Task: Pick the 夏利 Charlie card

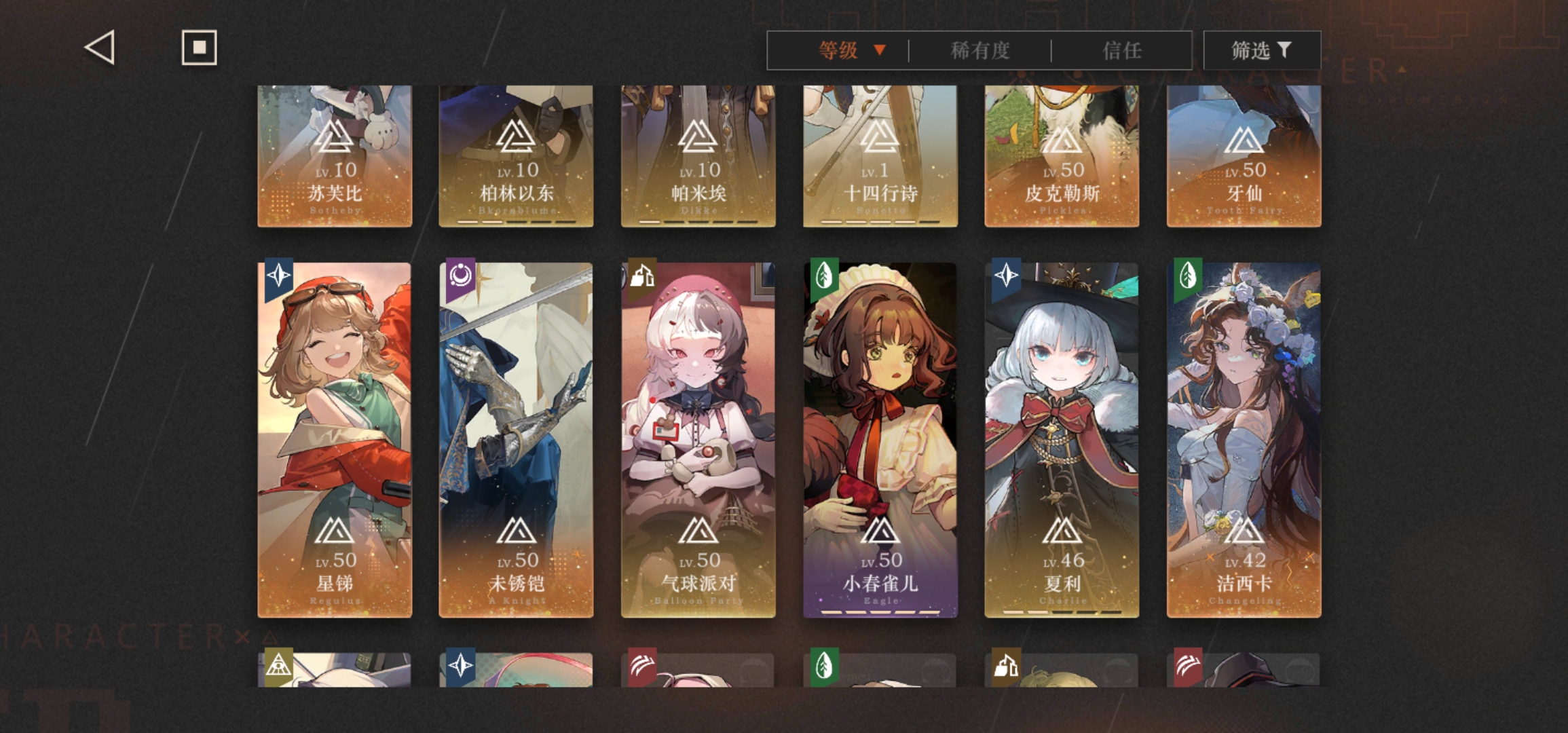Action: pyautogui.click(x=1062, y=440)
